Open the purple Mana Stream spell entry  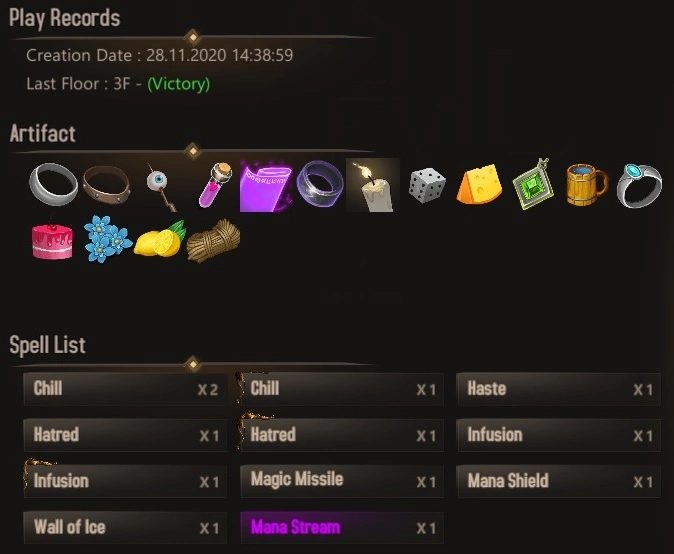click(x=341, y=527)
